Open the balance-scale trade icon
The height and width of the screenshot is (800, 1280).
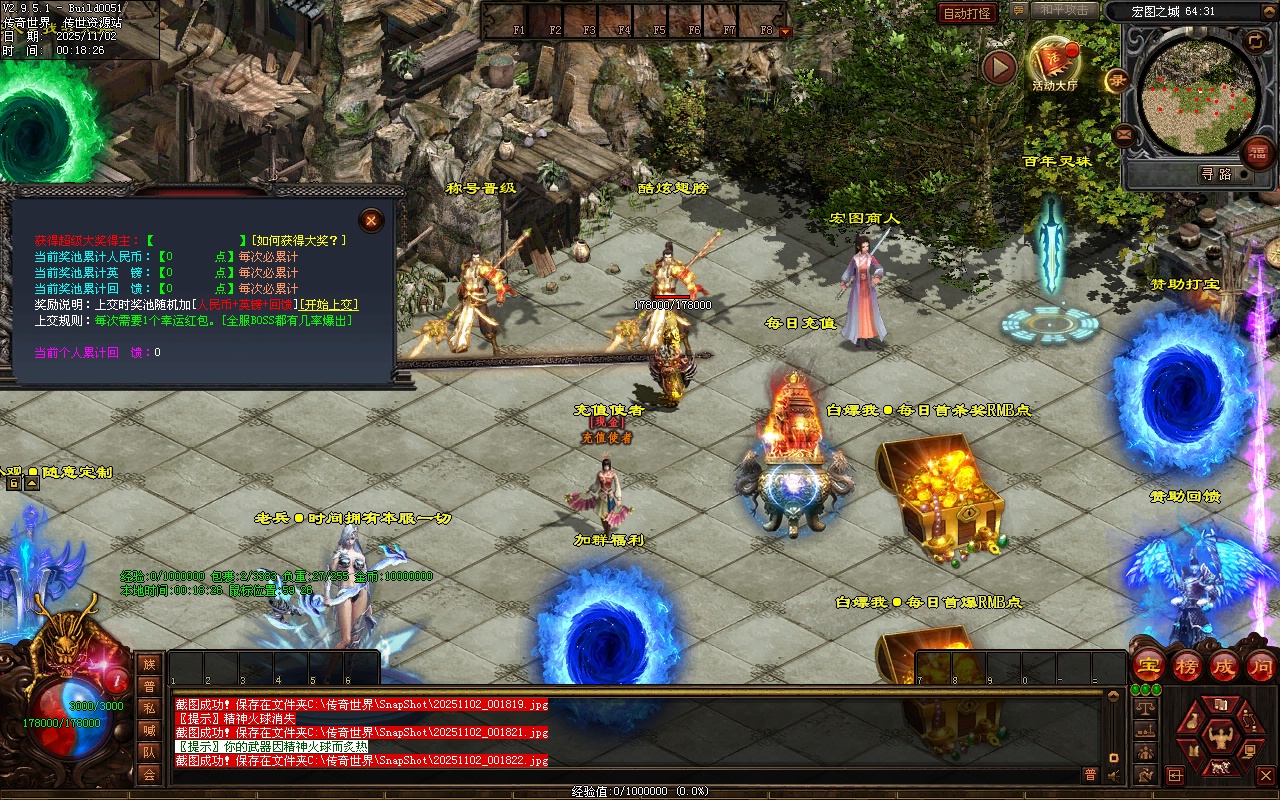(x=1144, y=708)
